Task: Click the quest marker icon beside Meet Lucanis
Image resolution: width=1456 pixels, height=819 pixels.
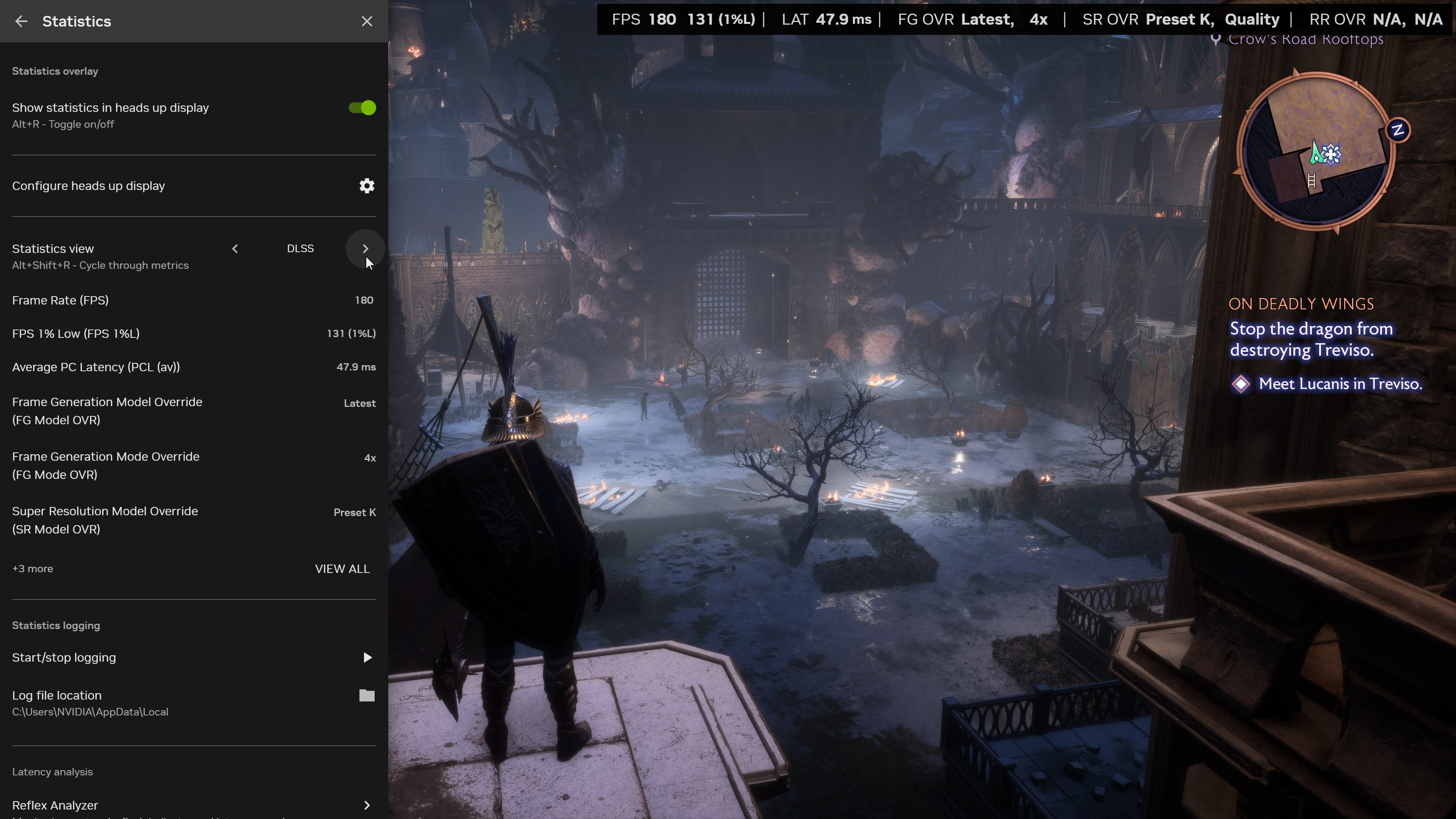Action: [1241, 384]
